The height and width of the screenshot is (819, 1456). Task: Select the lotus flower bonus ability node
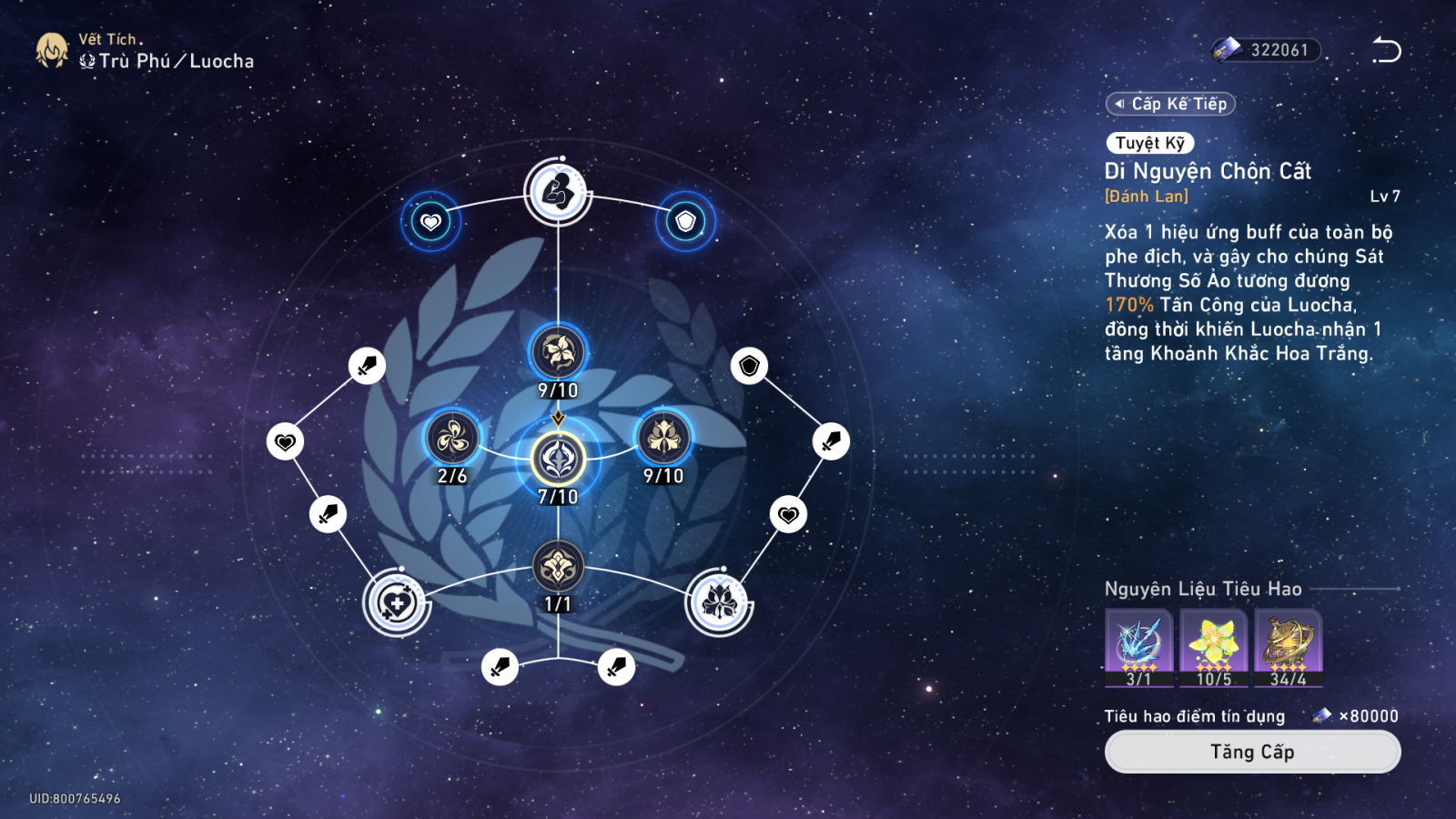[x=719, y=602]
